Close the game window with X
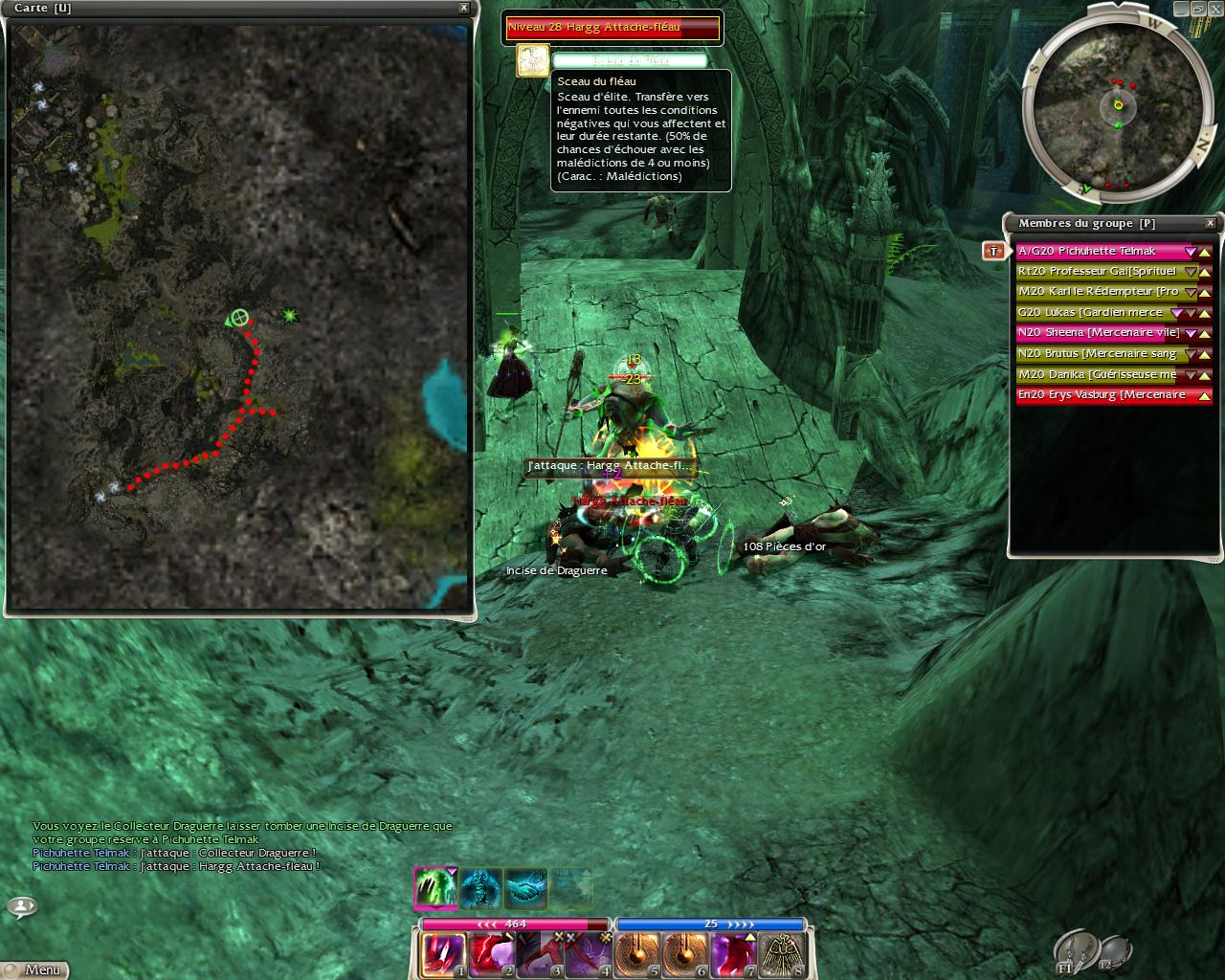The image size is (1225, 980). 1216,8
